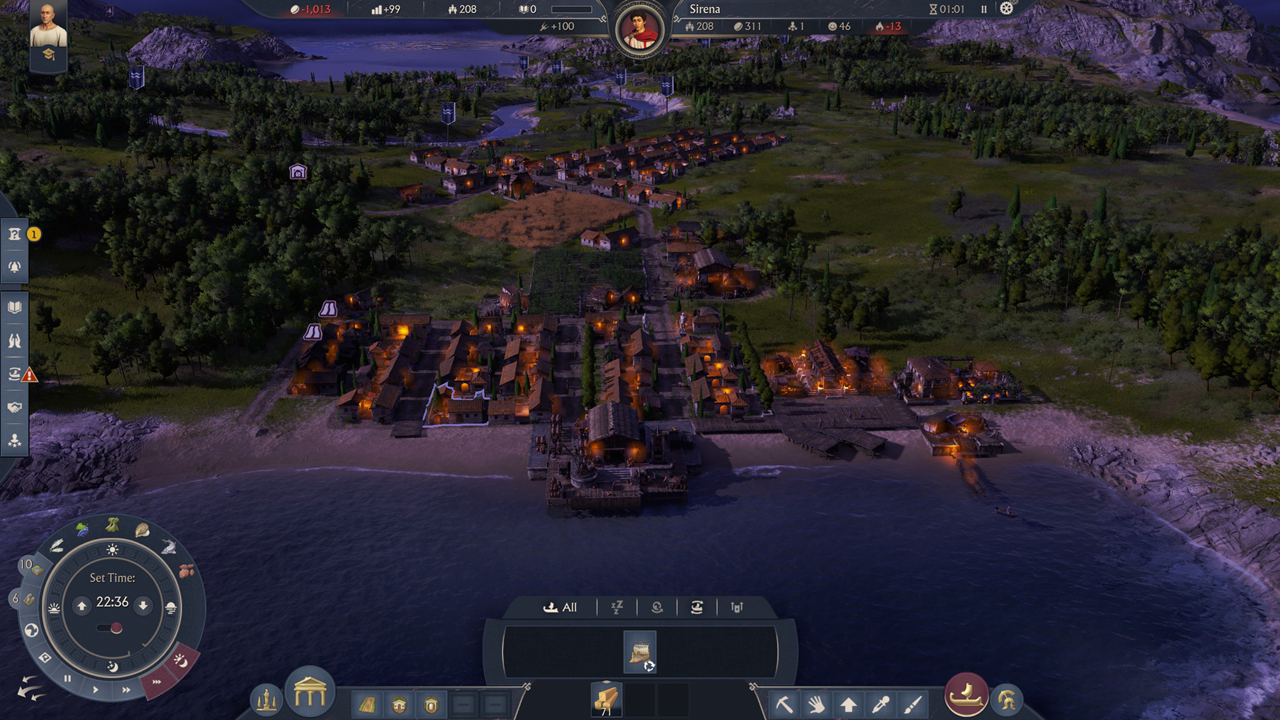This screenshot has width=1280, height=720.
Task: Open the statue monuments button
Action: tap(266, 700)
